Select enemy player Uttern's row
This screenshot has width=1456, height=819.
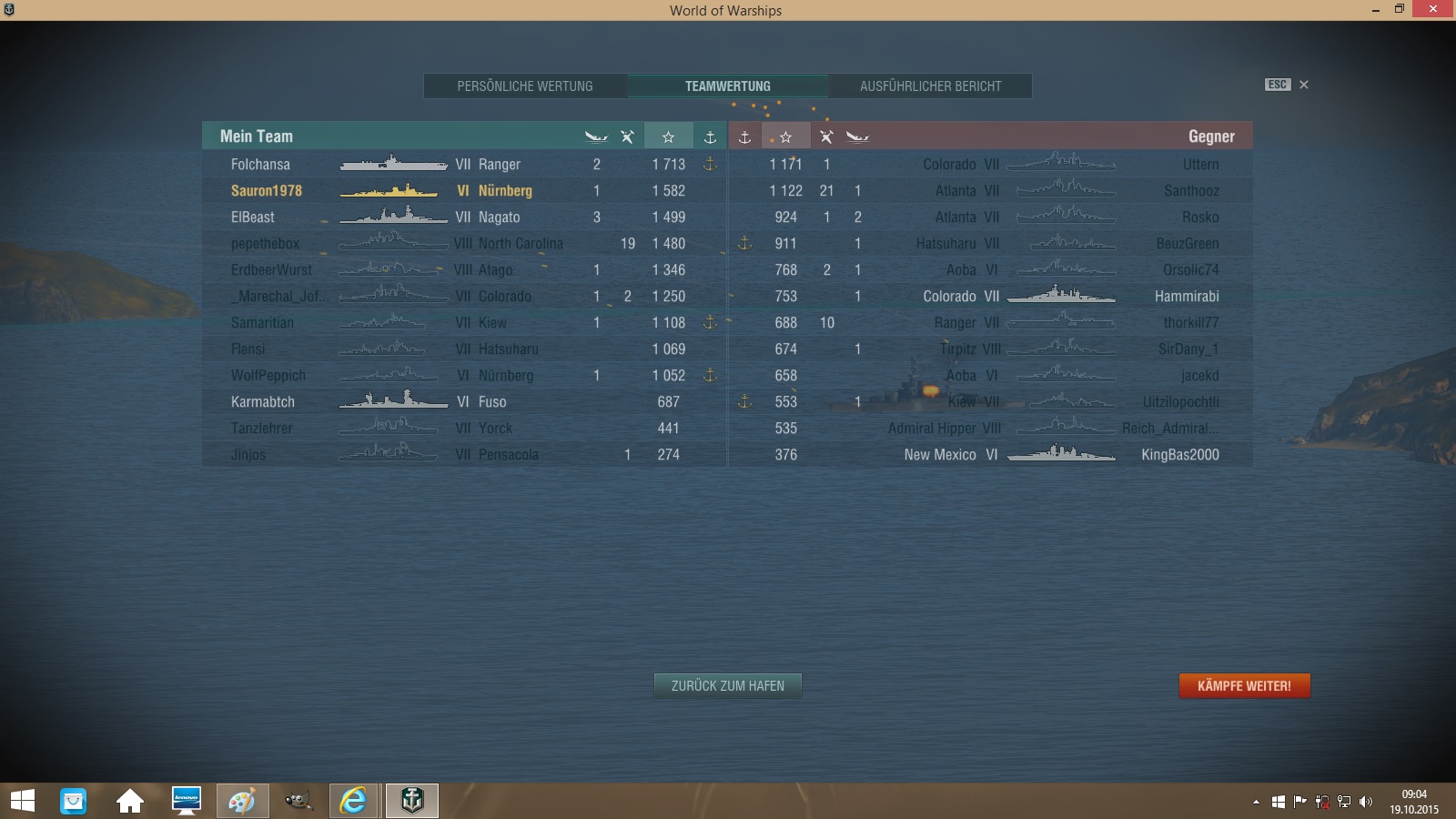tap(1200, 165)
